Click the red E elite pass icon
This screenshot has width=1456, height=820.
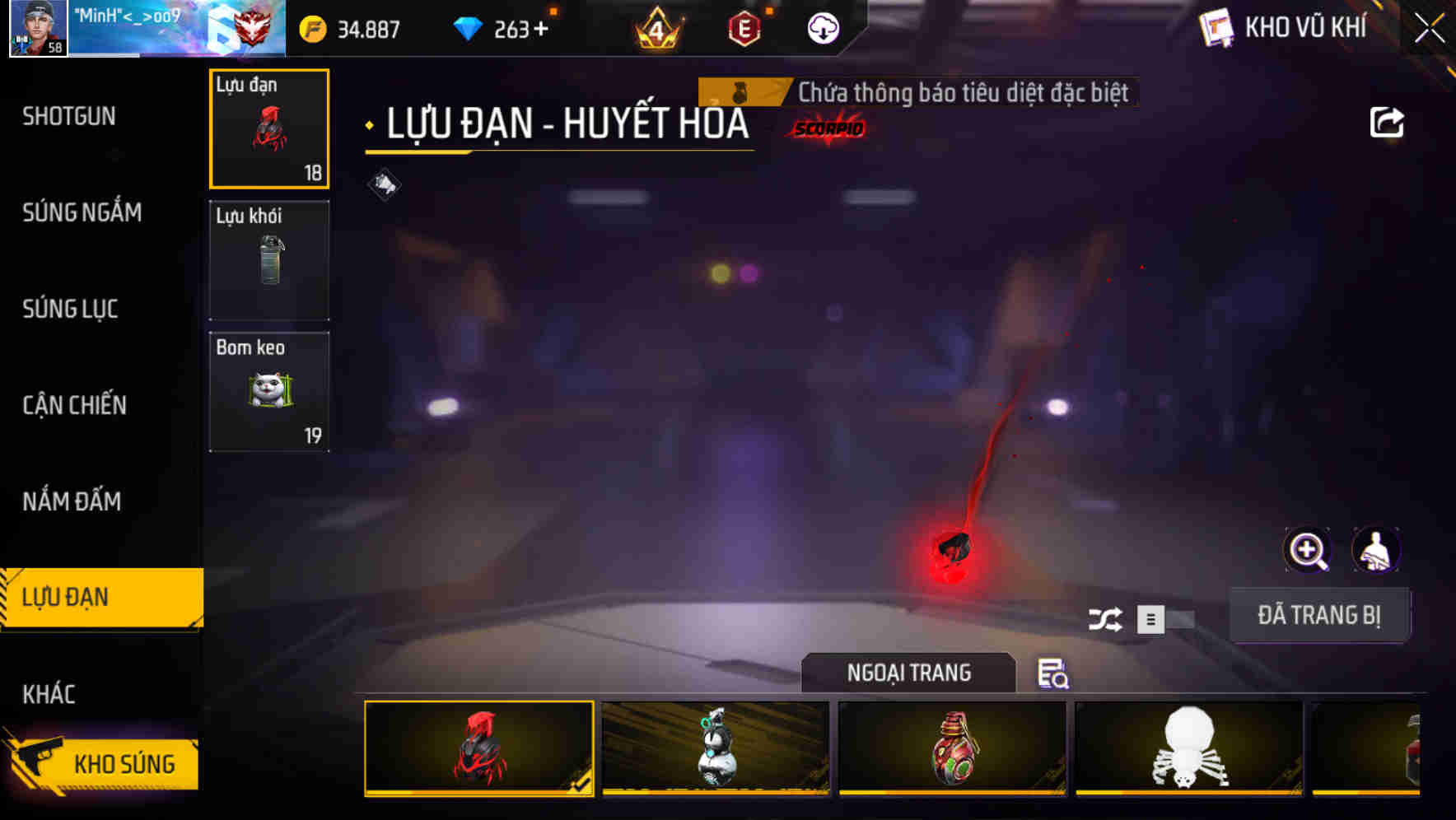click(745, 30)
